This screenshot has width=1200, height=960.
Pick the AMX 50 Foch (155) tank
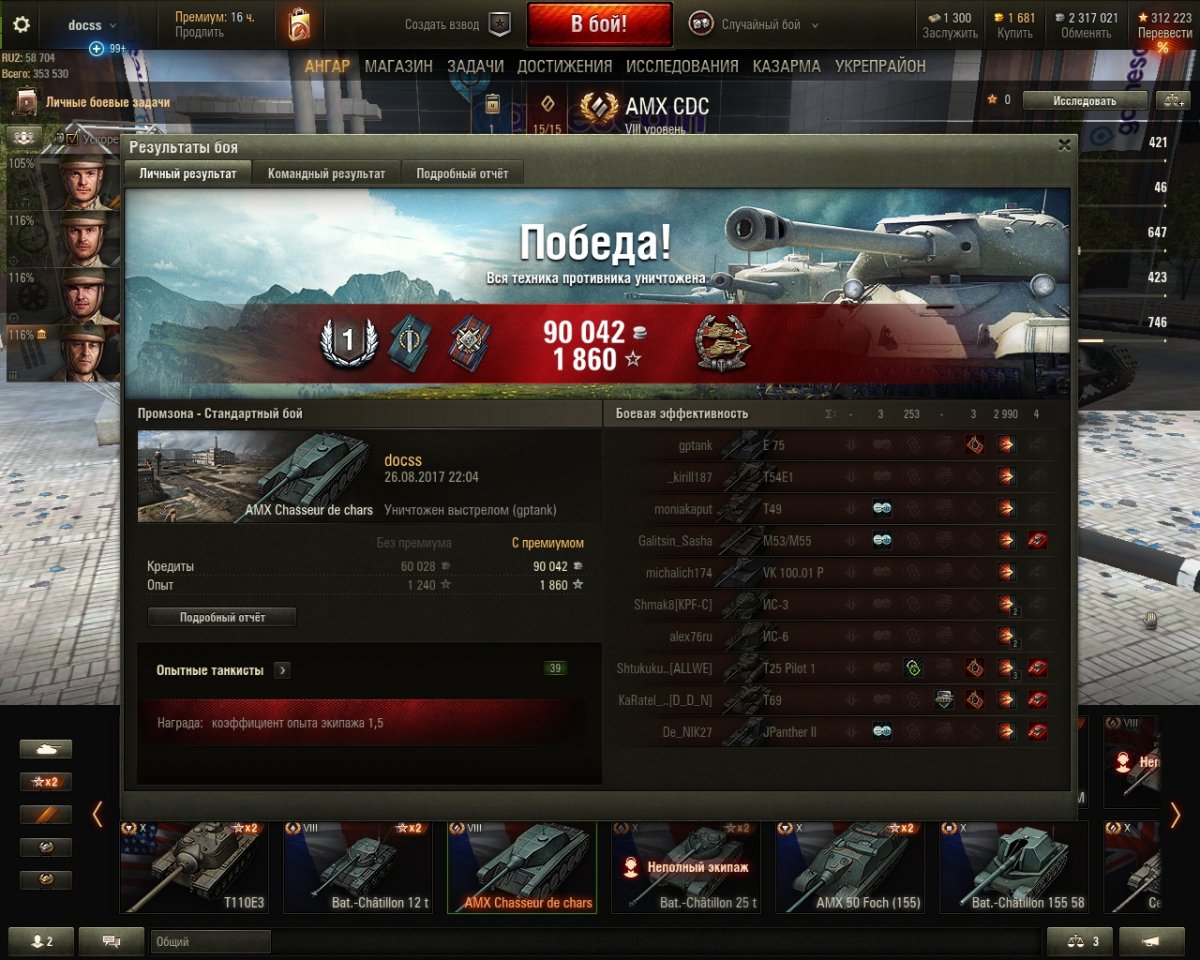(x=849, y=866)
